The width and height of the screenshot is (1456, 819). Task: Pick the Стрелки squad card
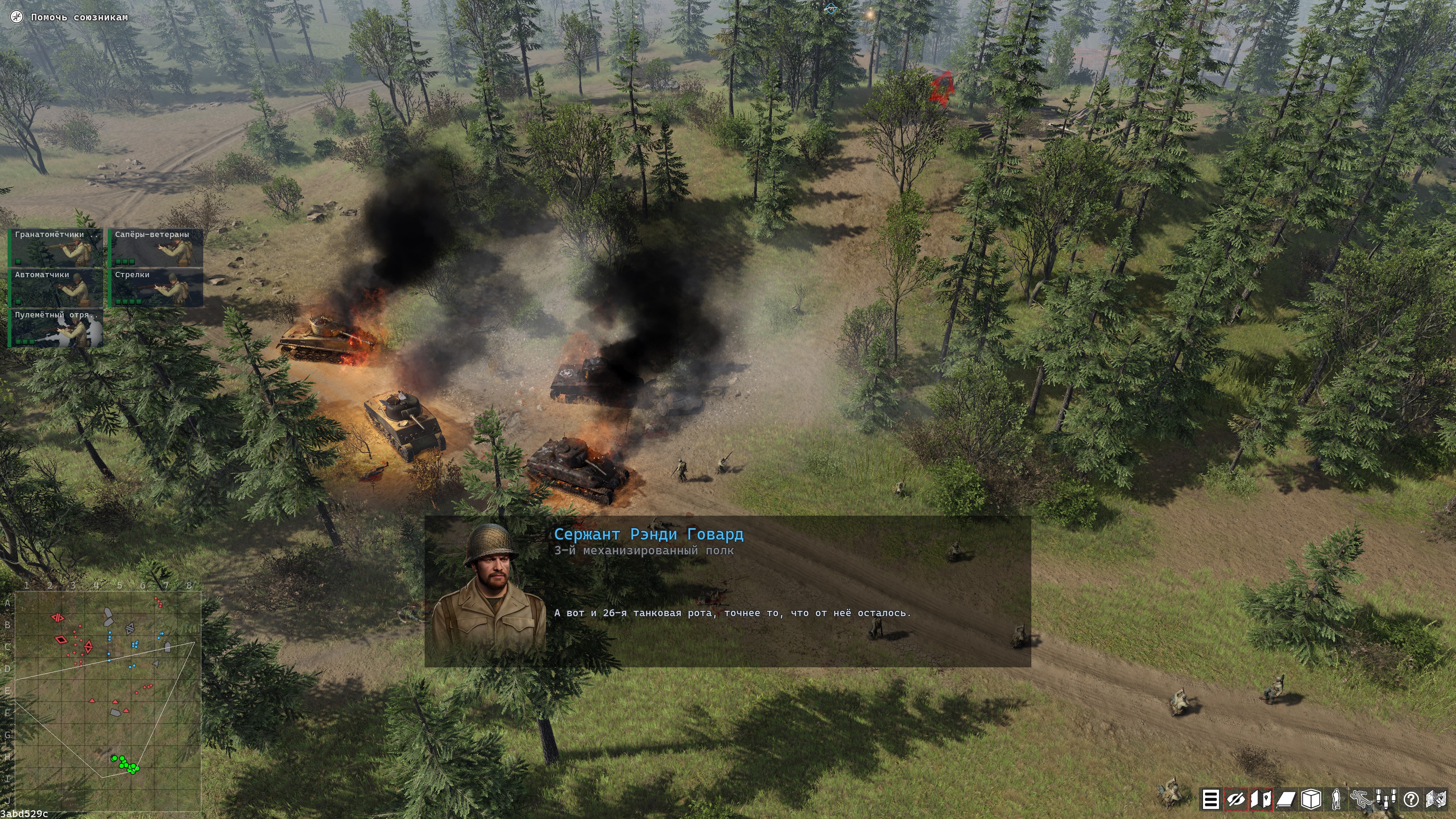pyautogui.click(x=155, y=288)
